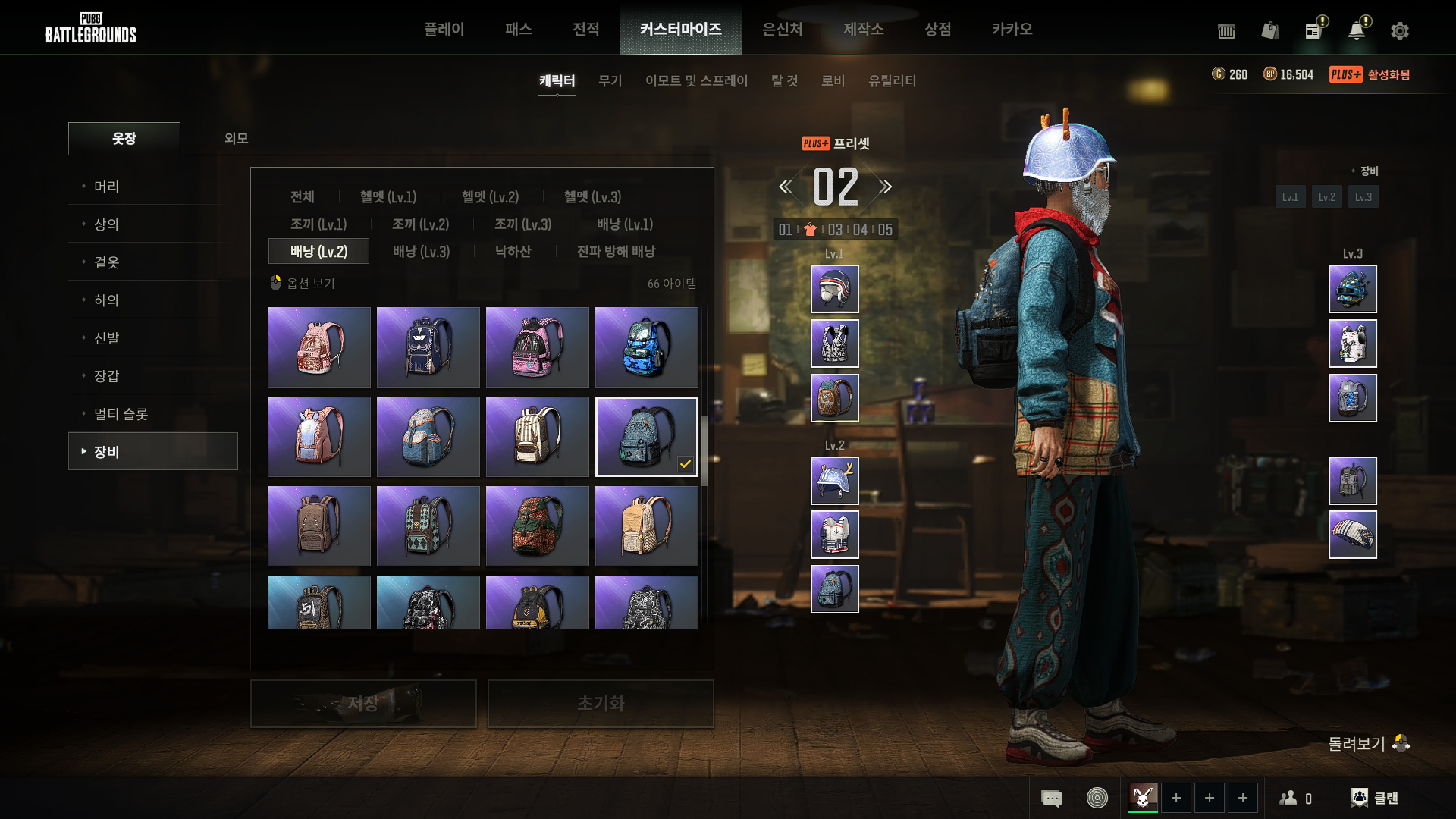
Task: Save the outfit with 저장
Action: tap(363, 704)
